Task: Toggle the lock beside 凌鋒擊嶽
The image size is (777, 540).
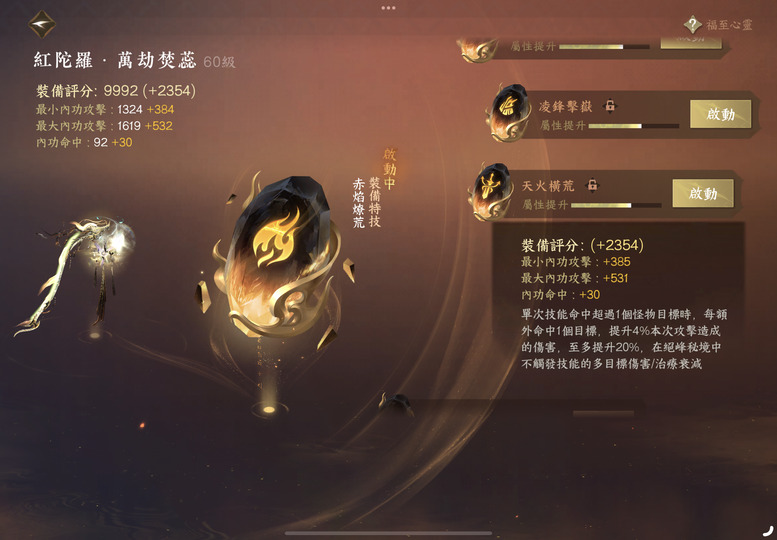Action: pos(609,106)
